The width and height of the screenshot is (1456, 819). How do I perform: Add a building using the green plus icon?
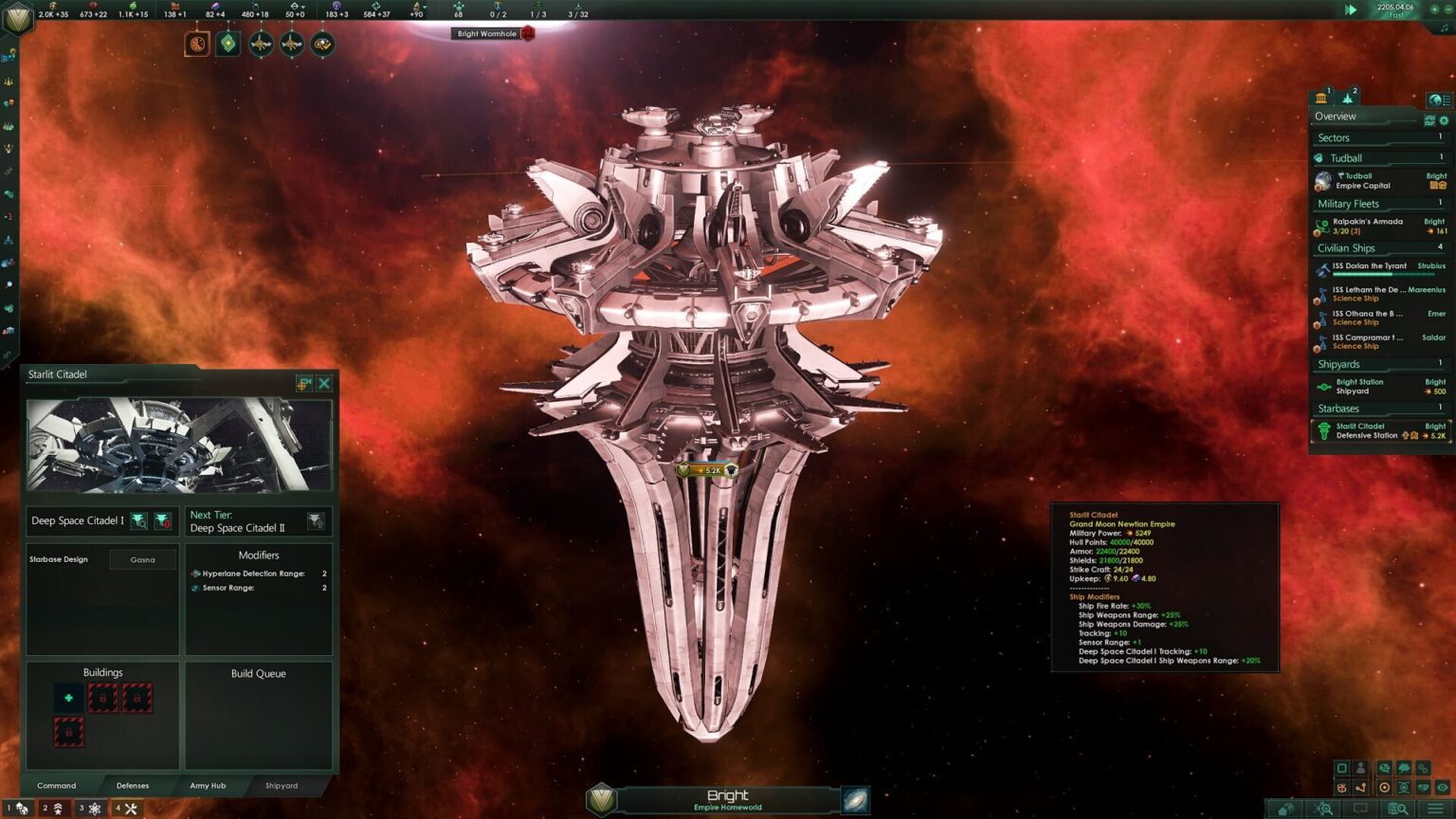pos(67,698)
